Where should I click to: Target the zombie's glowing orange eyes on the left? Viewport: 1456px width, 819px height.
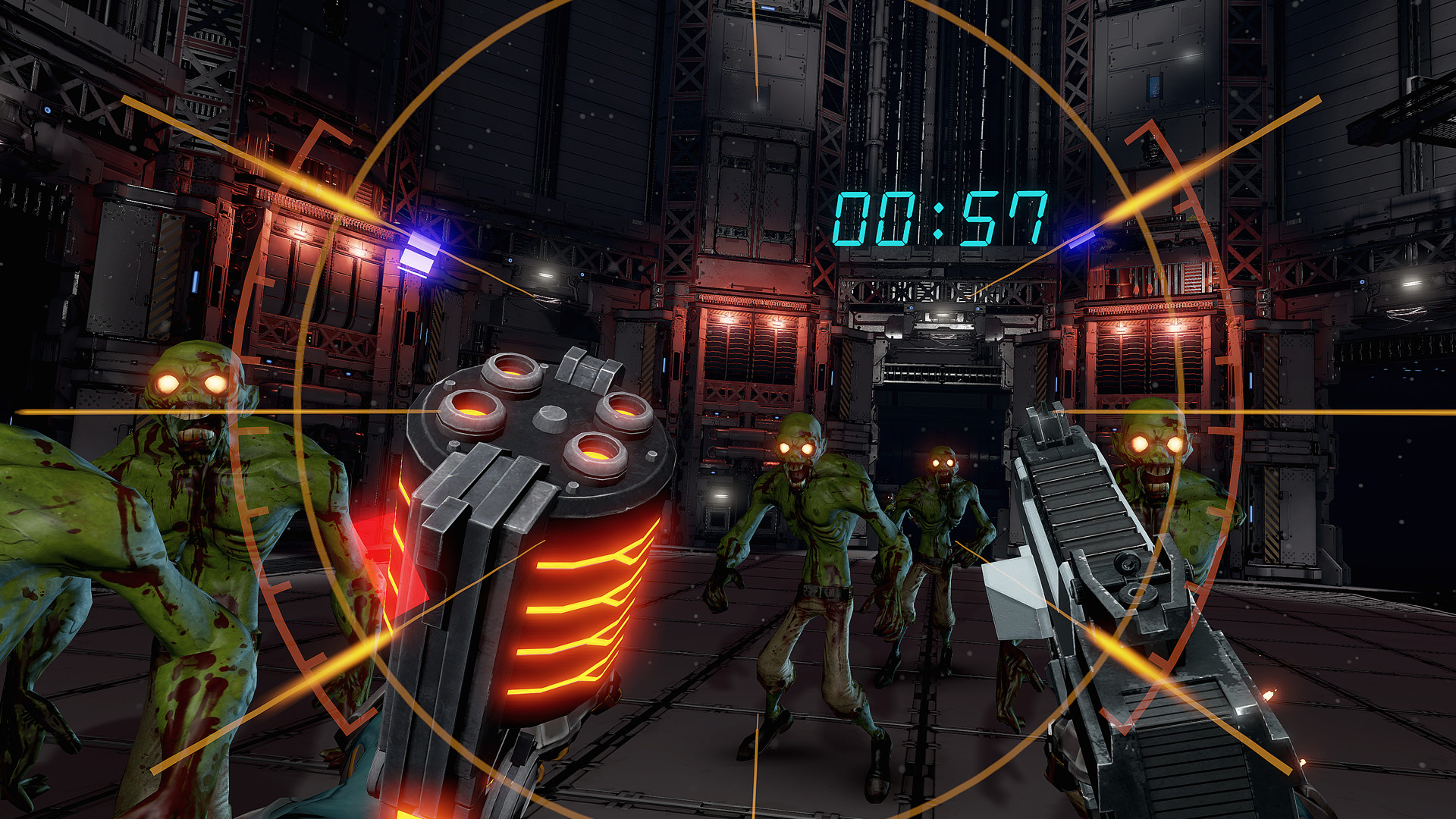click(x=192, y=383)
